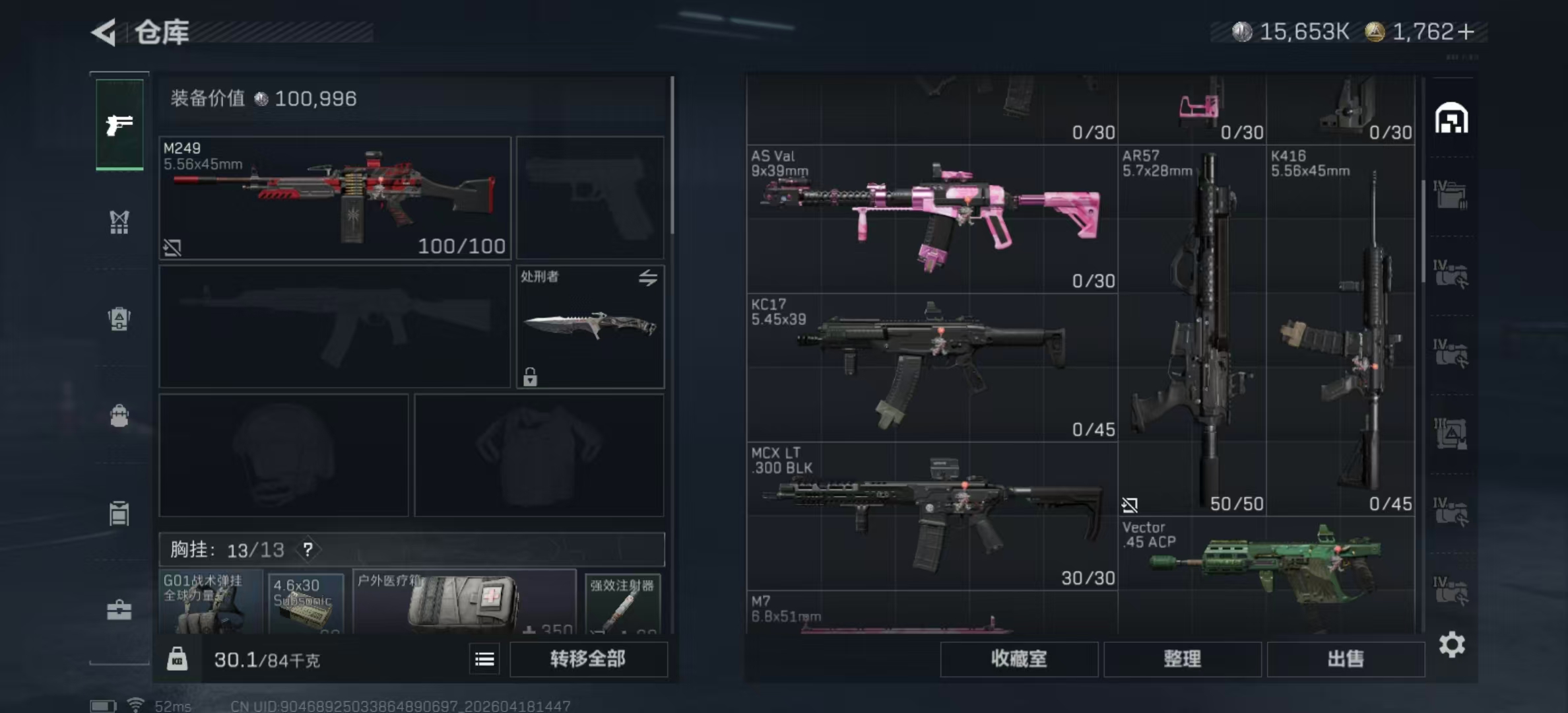The width and height of the screenshot is (1568, 713).
Task: Open the gear settings icon
Action: (1452, 644)
